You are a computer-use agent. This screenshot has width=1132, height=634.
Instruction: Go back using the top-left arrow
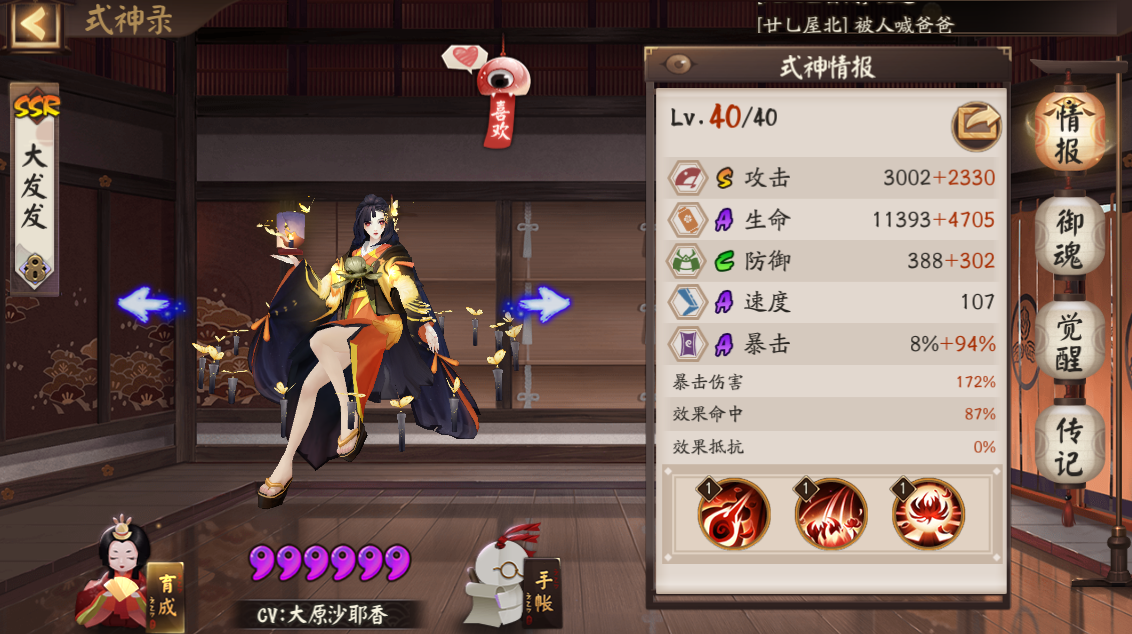point(33,24)
